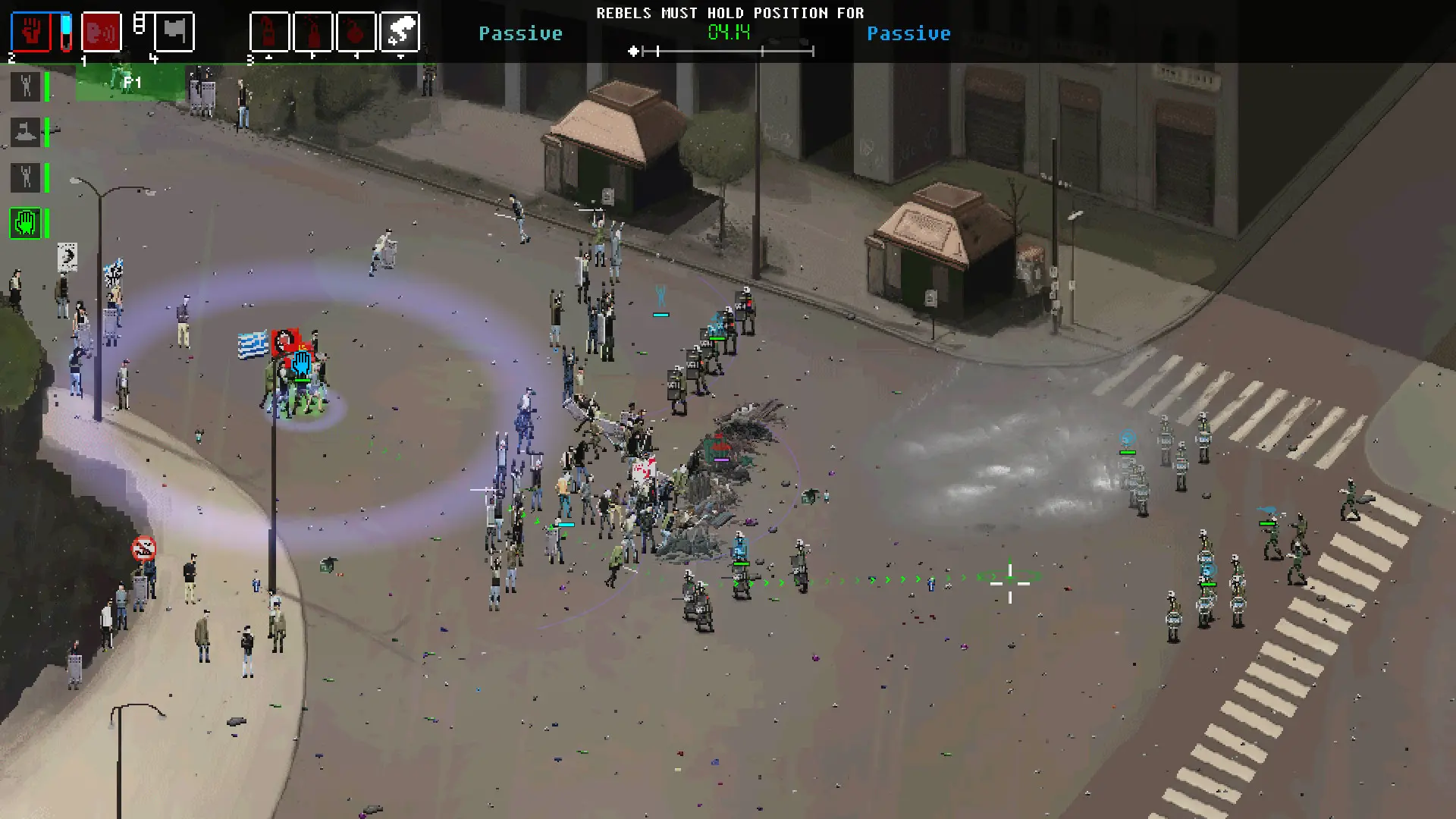The height and width of the screenshot is (819, 1456).
Task: Select the flag-on-mound squad icon
Action: pos(27,132)
